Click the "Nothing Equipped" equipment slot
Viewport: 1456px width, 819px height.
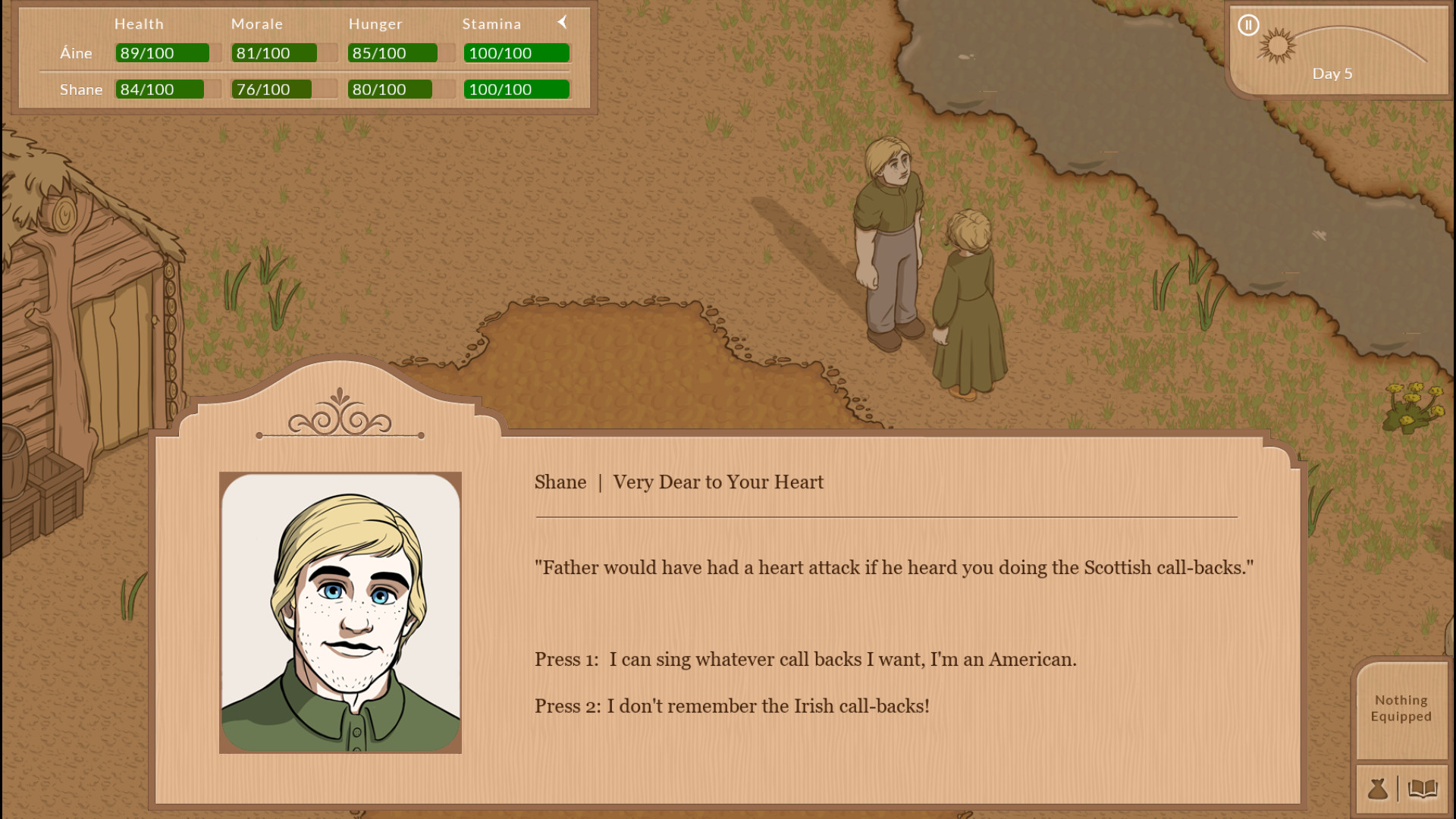coord(1401,708)
